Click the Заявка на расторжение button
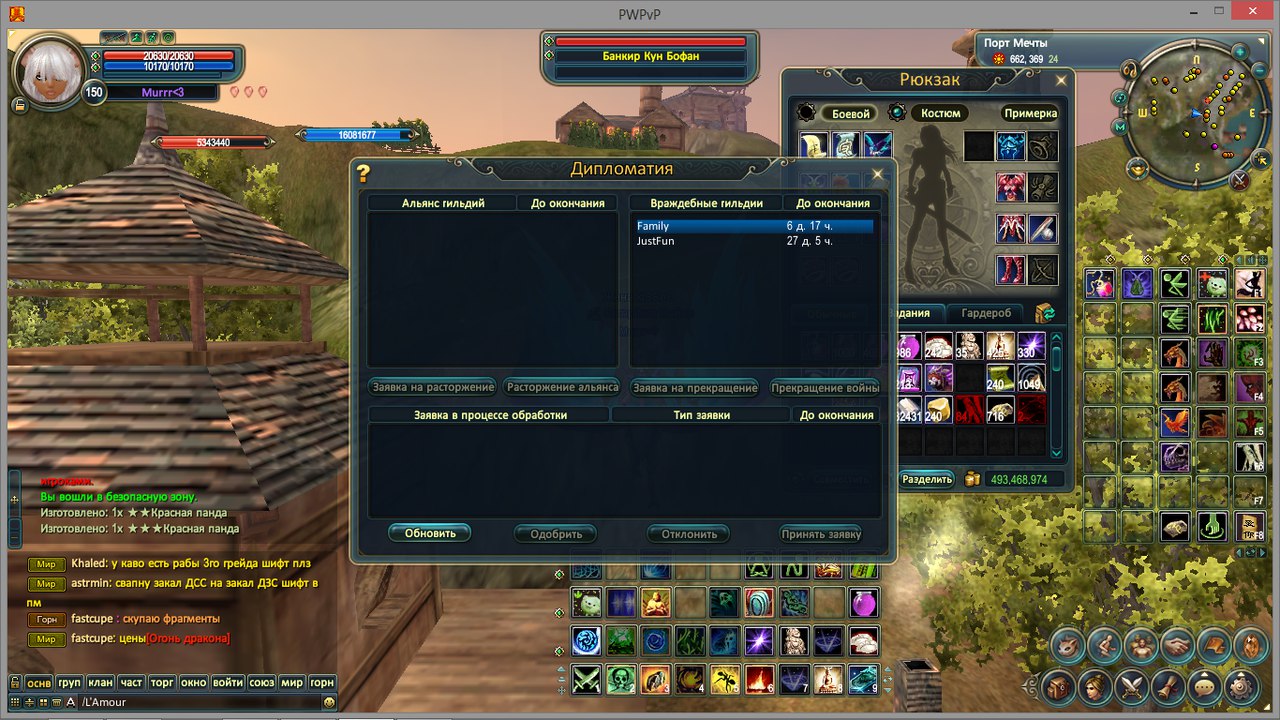Image resolution: width=1280 pixels, height=720 pixels. click(x=432, y=387)
